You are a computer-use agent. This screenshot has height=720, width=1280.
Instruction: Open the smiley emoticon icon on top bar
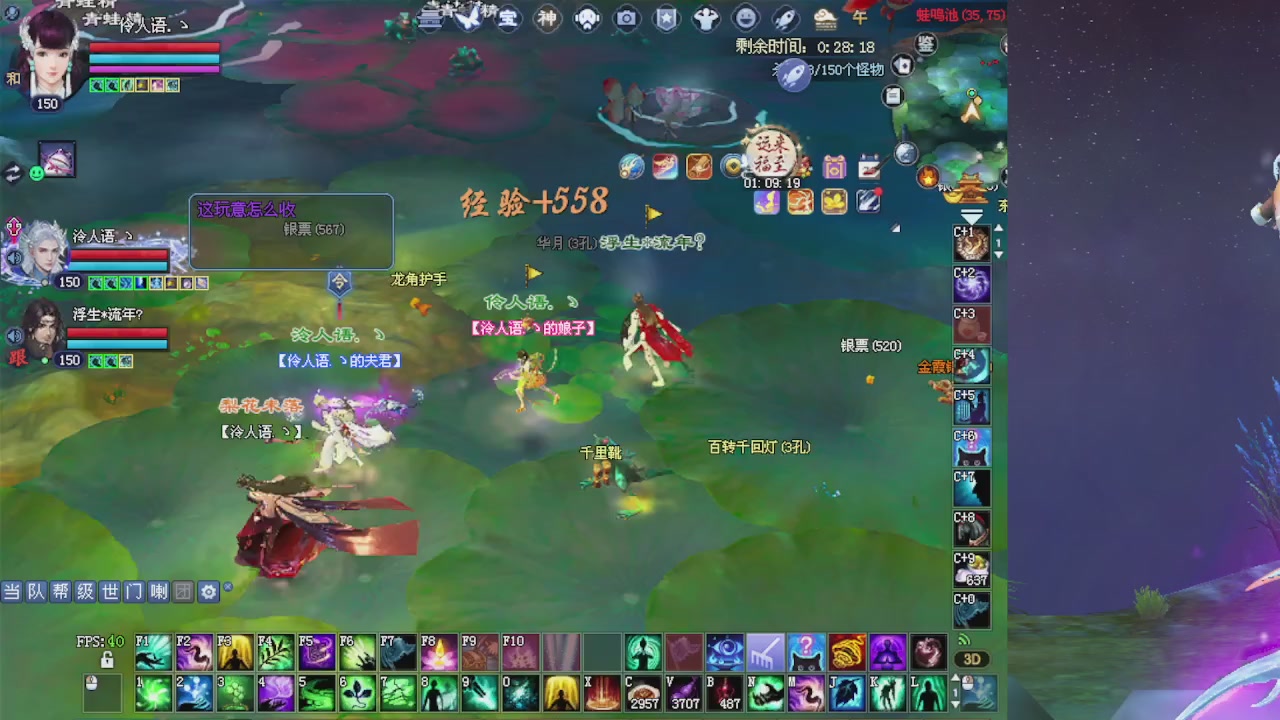click(x=748, y=19)
